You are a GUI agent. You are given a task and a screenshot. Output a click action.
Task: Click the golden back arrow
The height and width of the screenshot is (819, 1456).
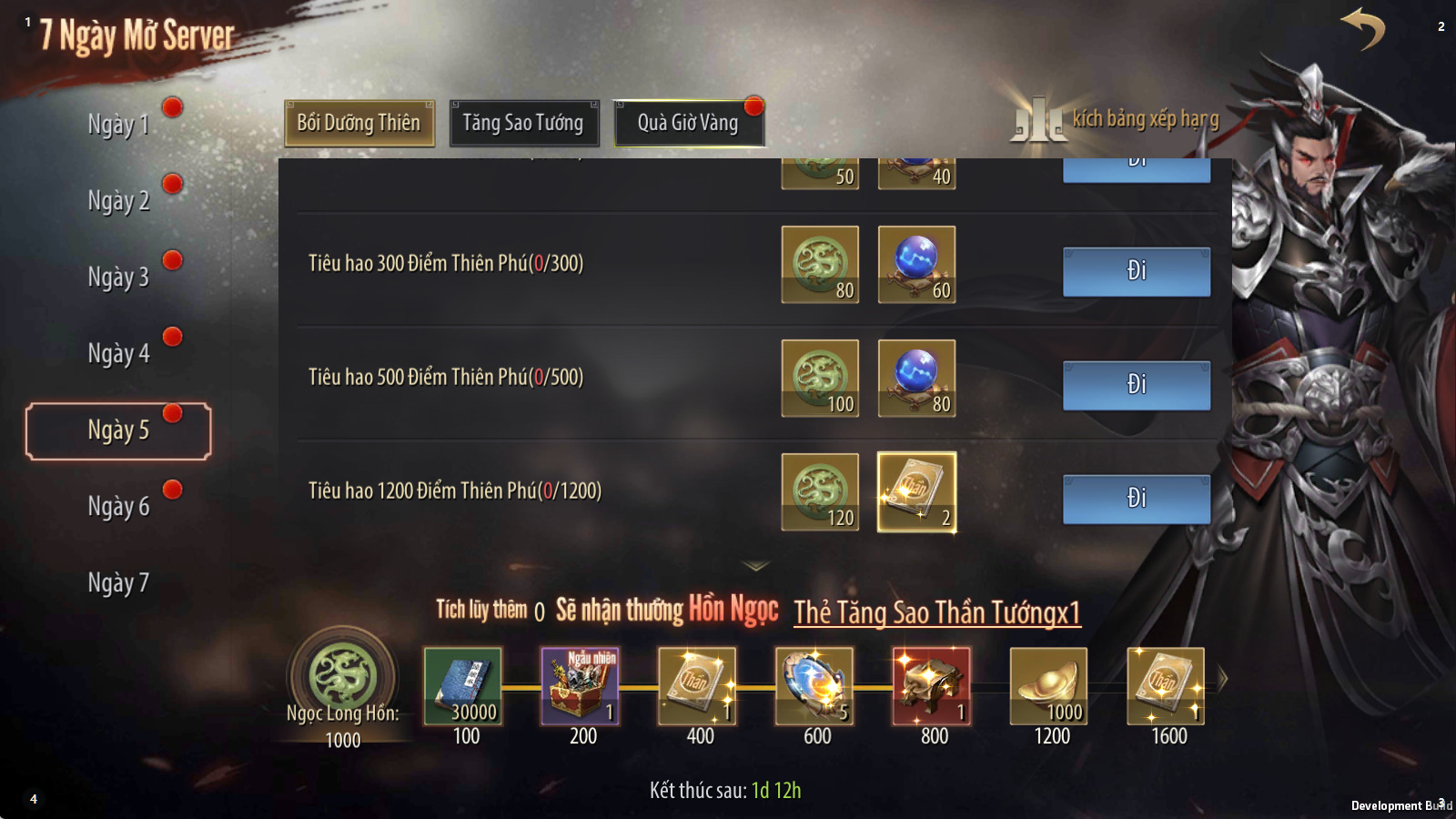tap(1363, 29)
